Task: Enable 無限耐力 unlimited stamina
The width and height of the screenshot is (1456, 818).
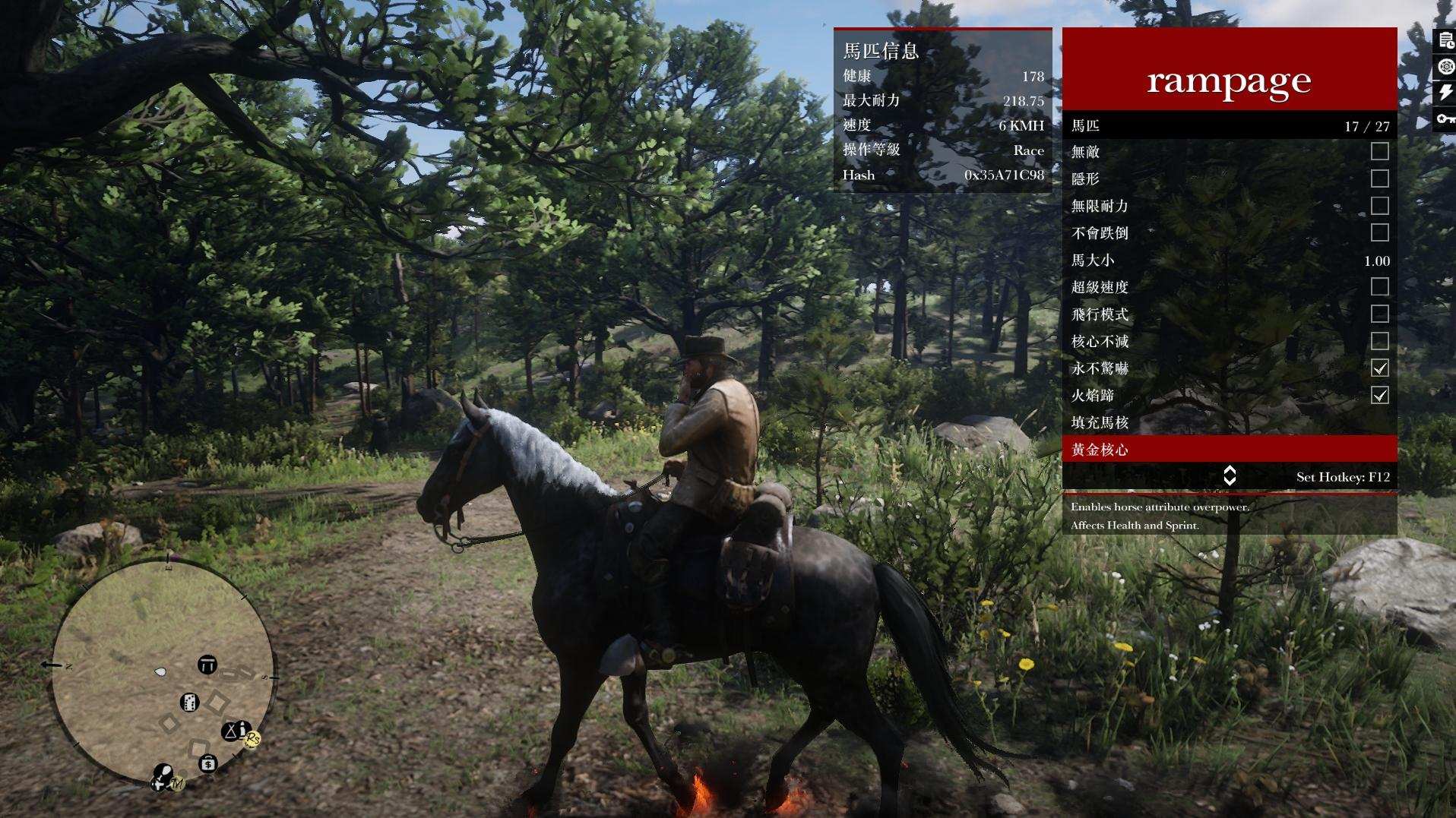Action: coord(1381,206)
